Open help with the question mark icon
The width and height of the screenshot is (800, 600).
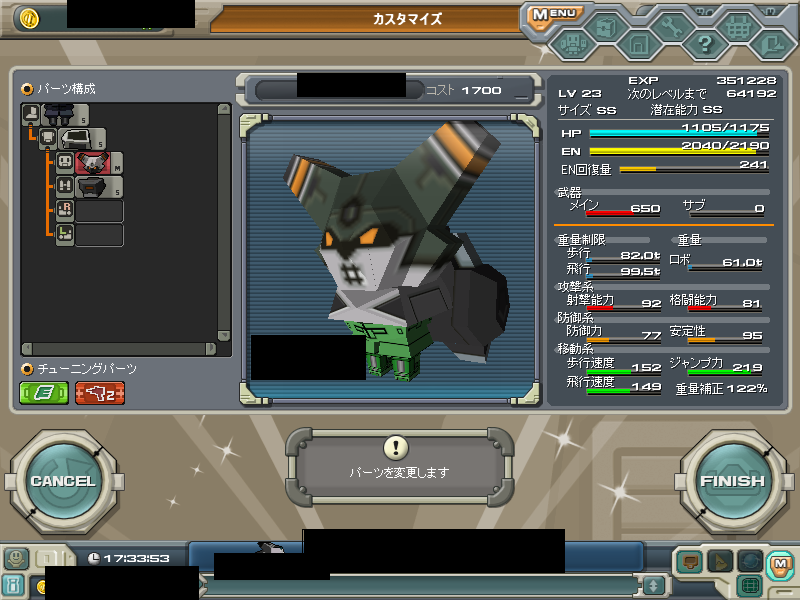click(x=704, y=44)
